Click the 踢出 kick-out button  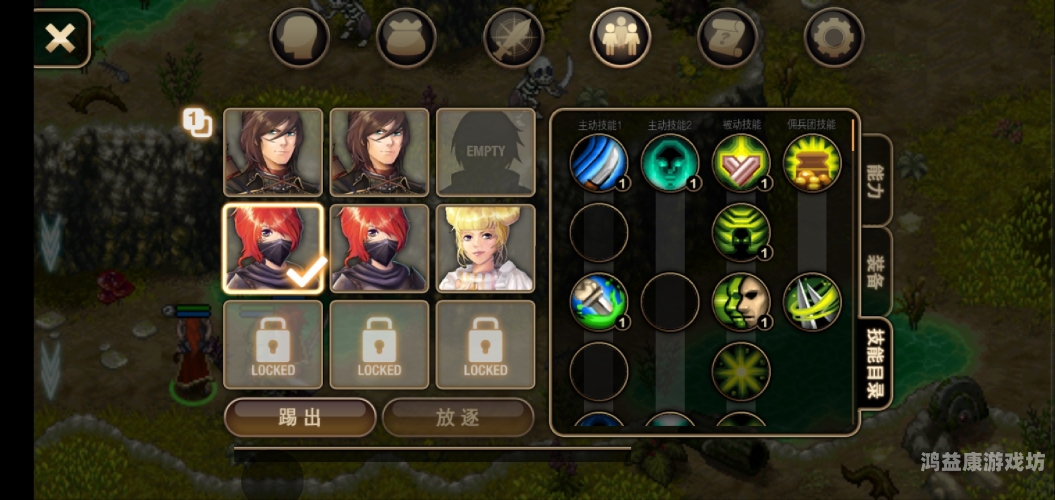[299, 417]
